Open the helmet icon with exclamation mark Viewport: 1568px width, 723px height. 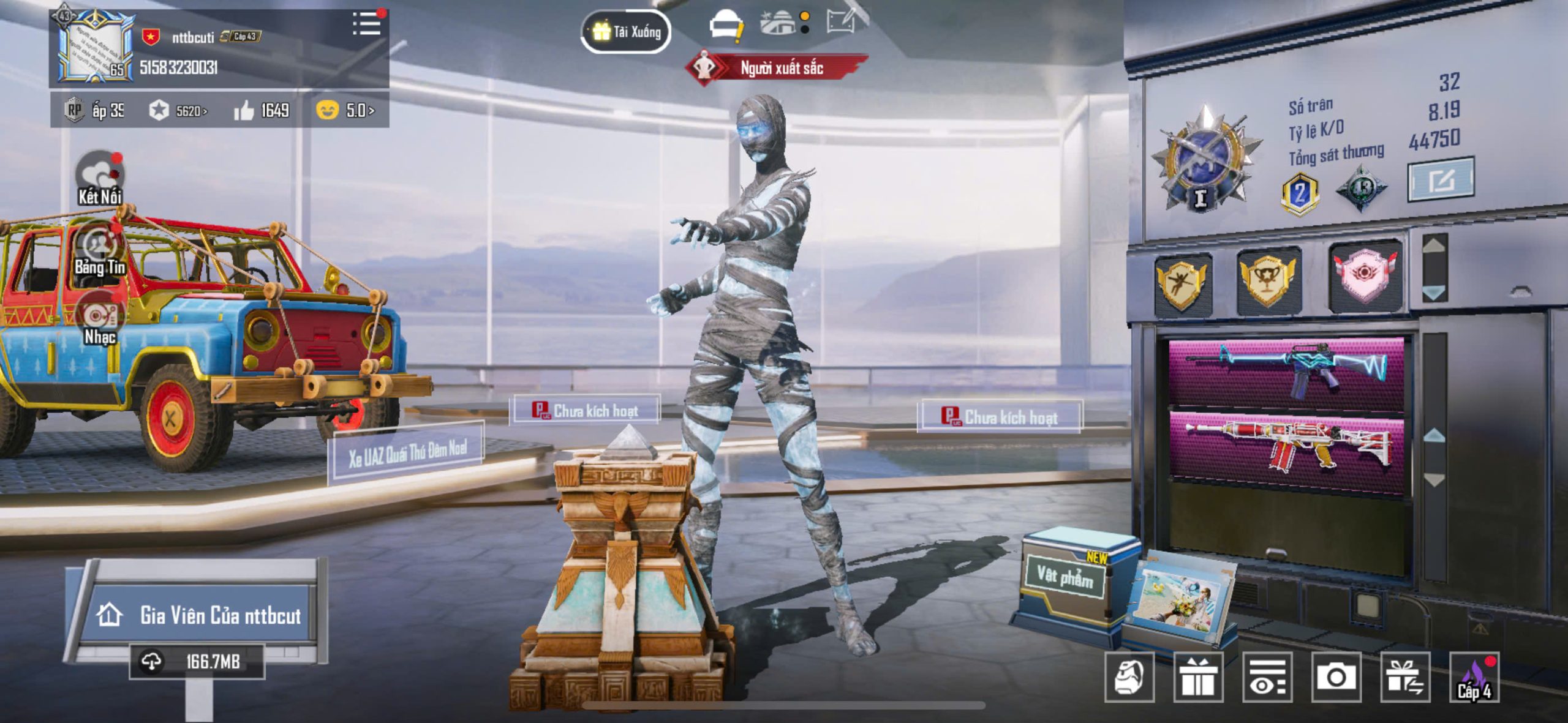point(725,27)
